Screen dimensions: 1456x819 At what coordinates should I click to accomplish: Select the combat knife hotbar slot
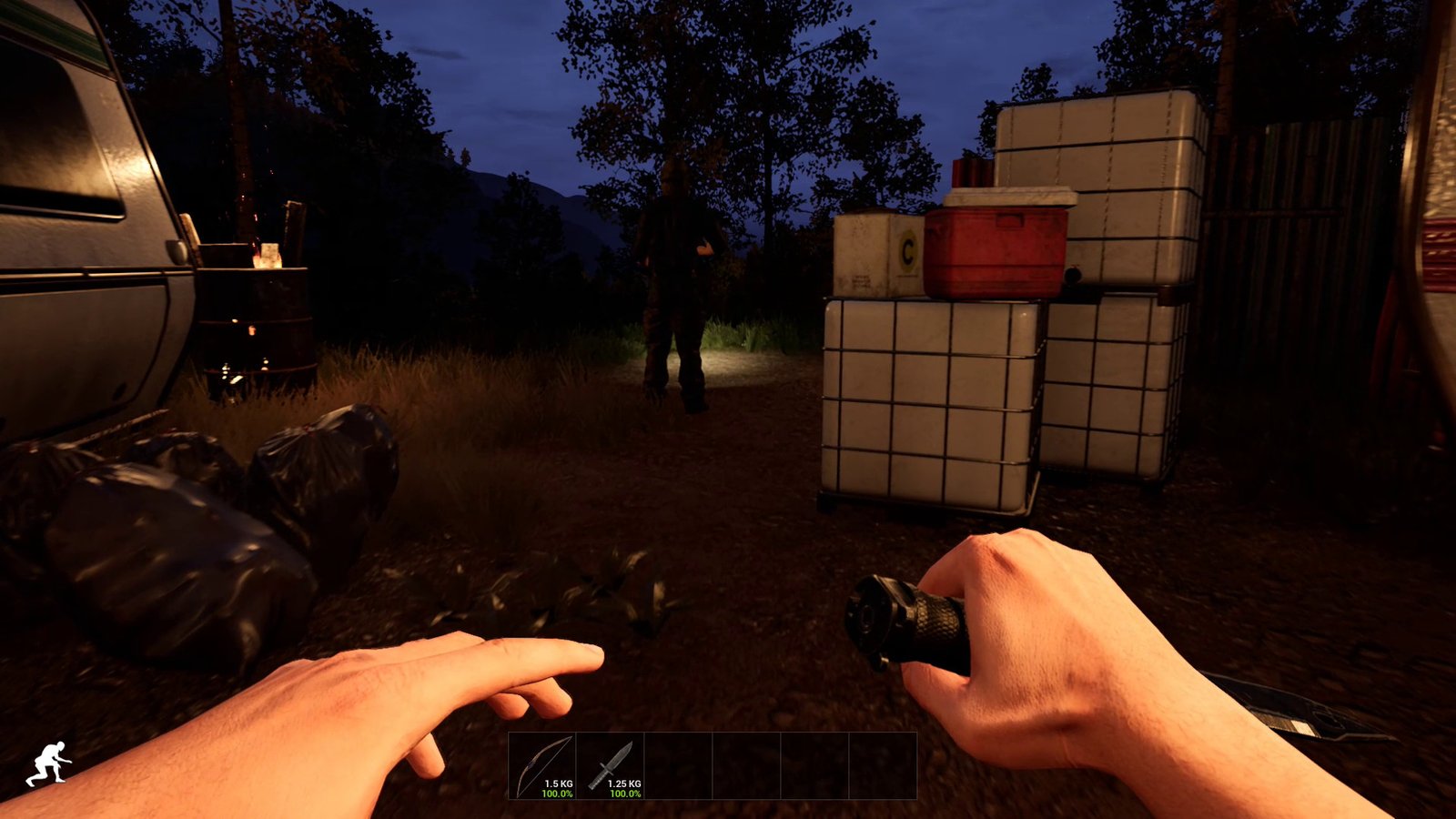tap(610, 766)
